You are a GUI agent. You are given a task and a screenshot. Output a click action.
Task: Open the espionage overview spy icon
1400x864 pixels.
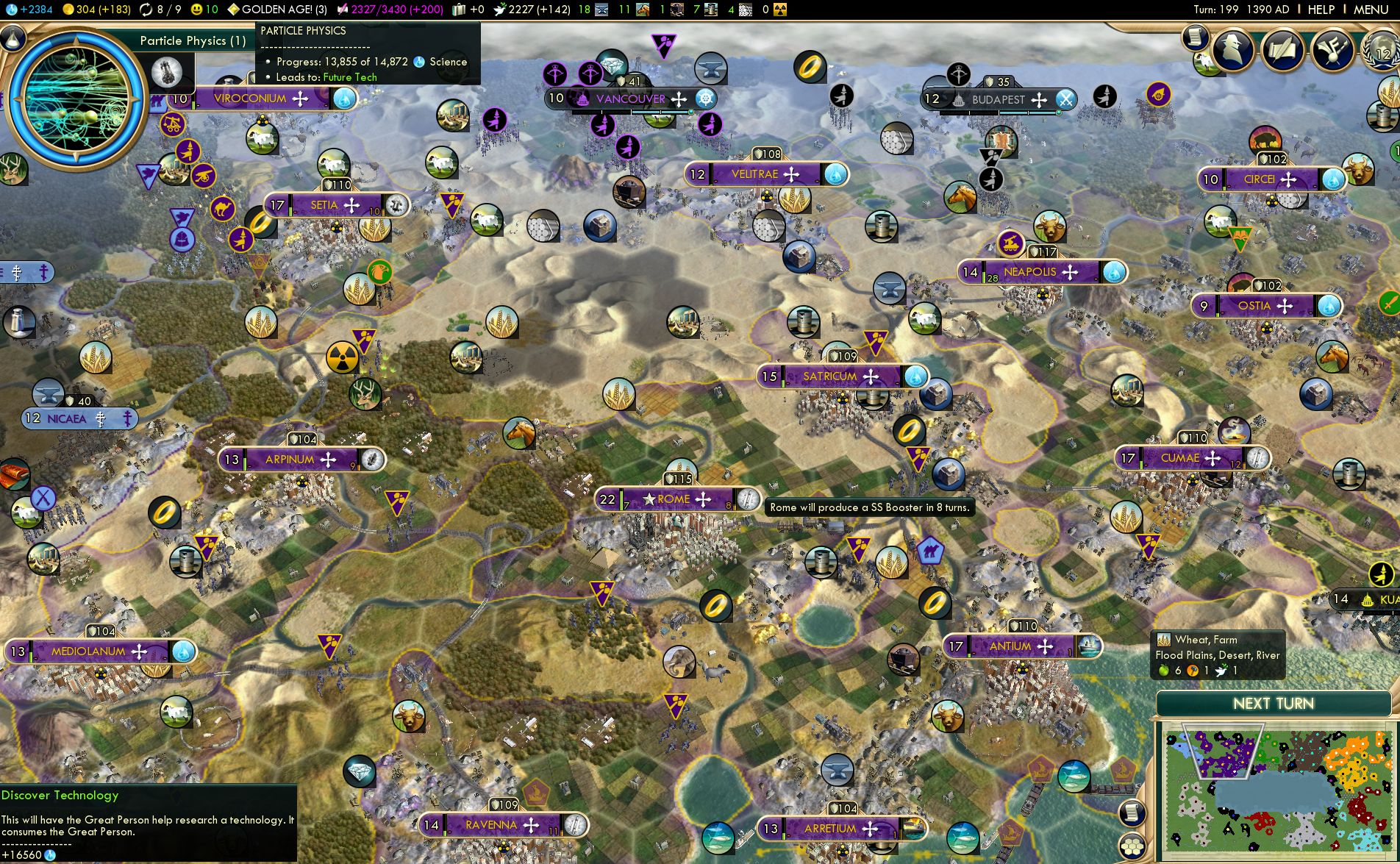point(1233,50)
